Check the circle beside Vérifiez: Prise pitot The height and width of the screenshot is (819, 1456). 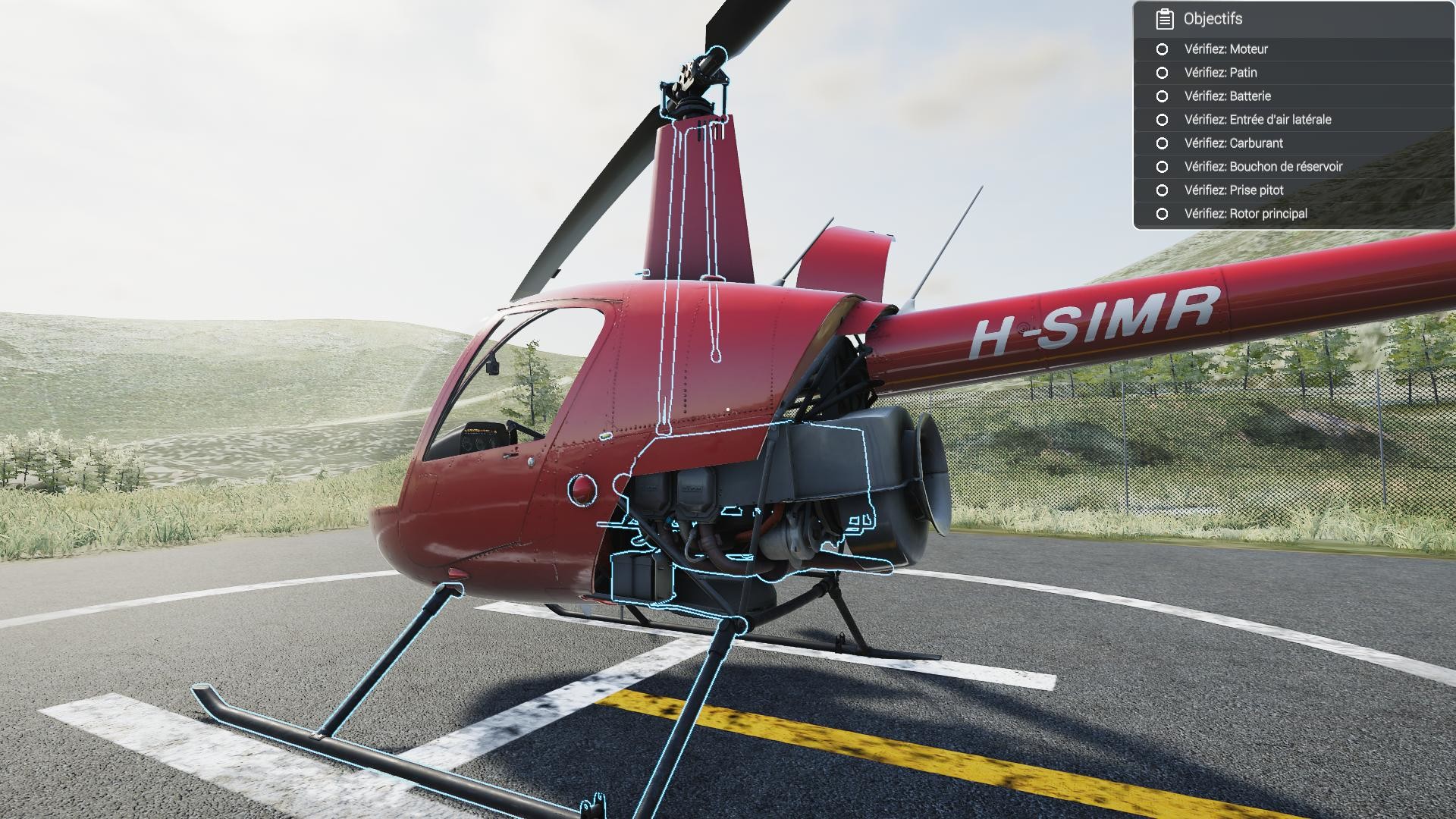pos(1163,190)
